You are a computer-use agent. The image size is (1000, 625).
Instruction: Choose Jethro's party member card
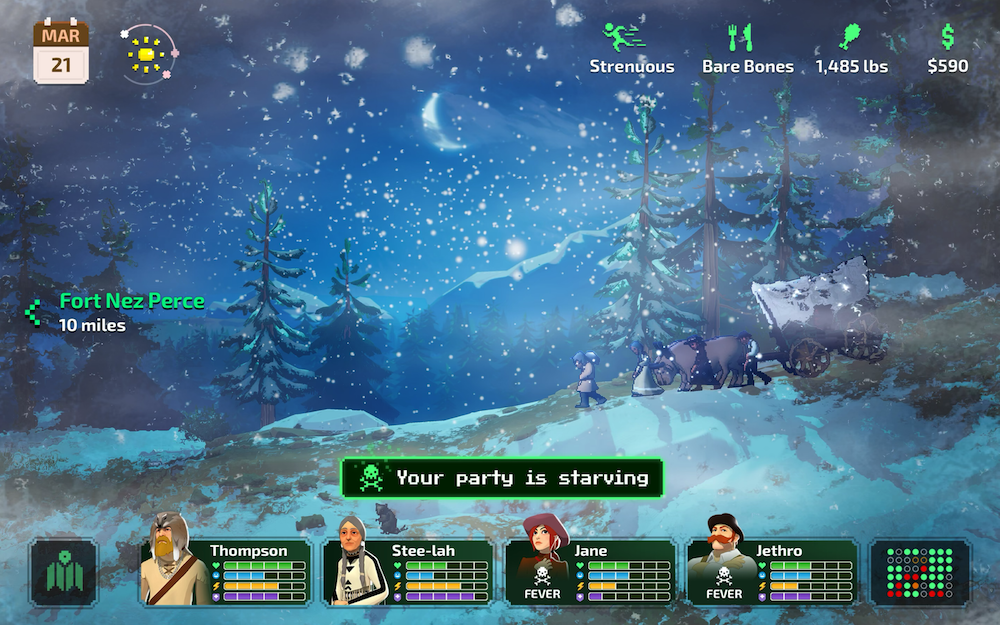[x=772, y=573]
